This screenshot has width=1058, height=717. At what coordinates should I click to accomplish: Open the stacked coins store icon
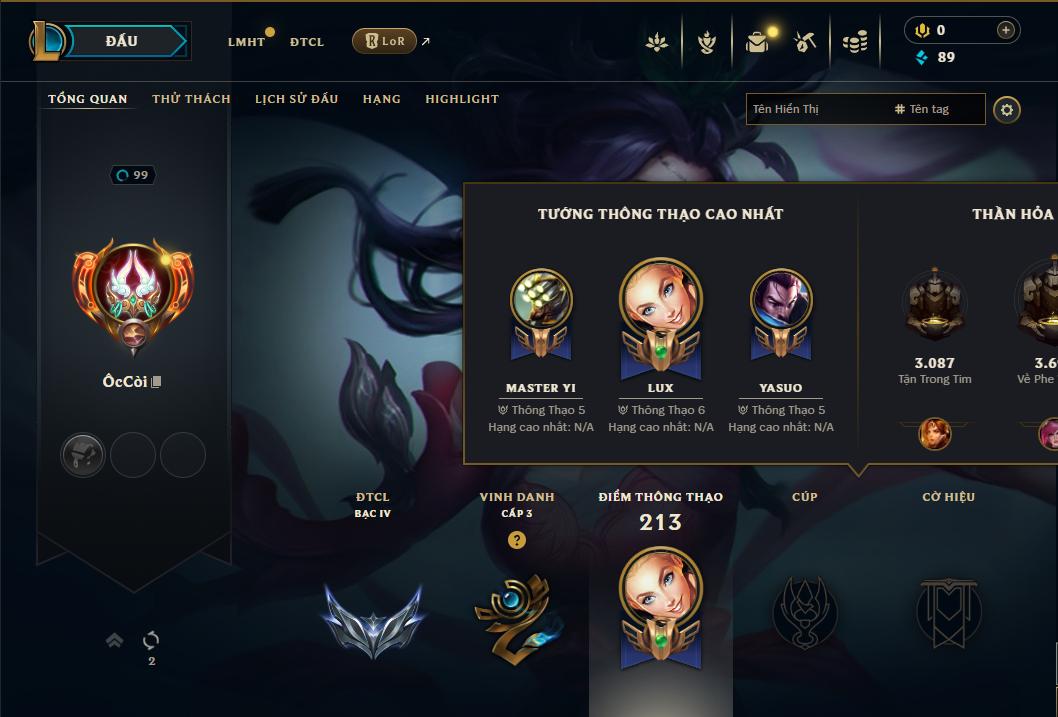coord(854,42)
